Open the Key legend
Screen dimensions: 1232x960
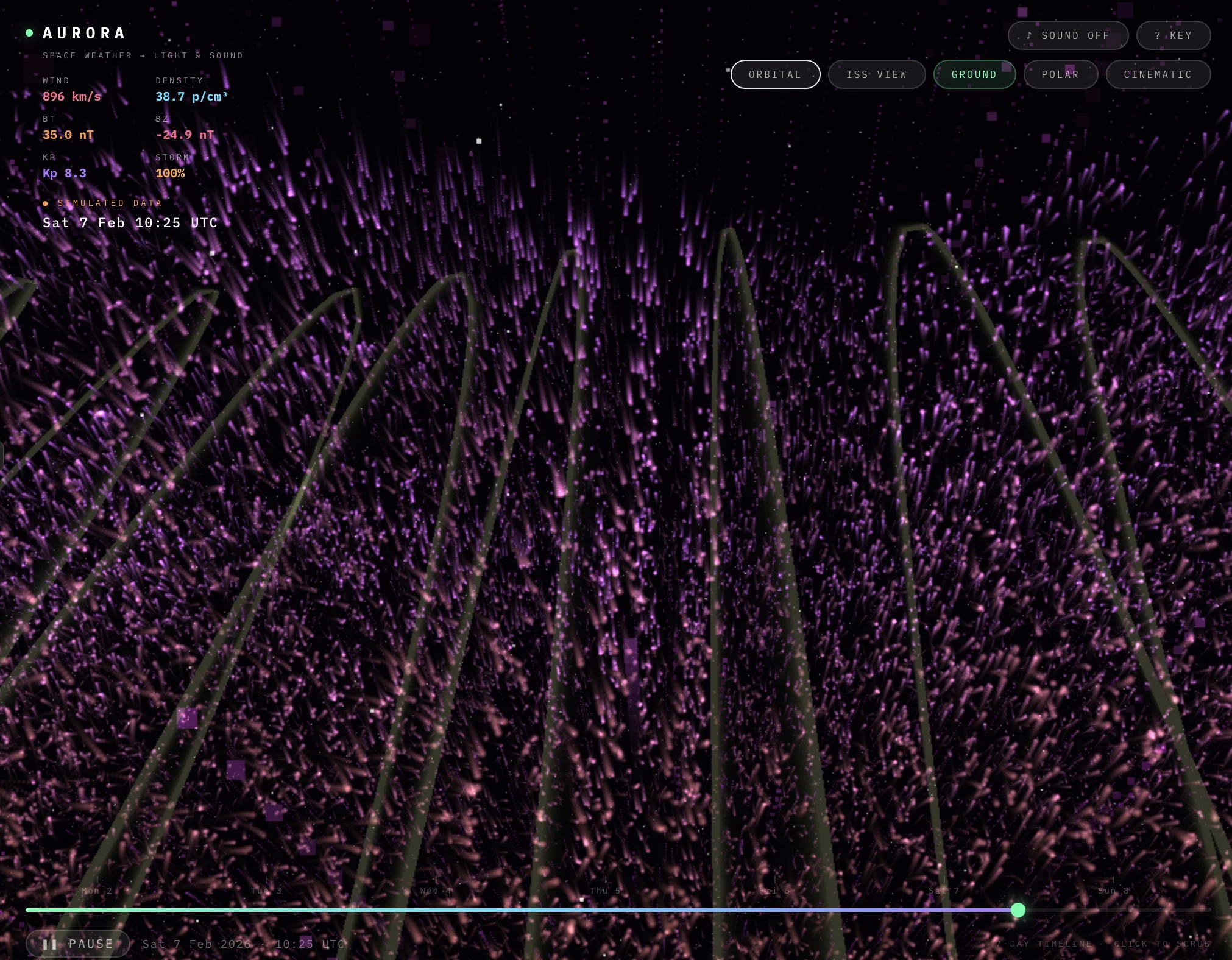[x=1173, y=35]
